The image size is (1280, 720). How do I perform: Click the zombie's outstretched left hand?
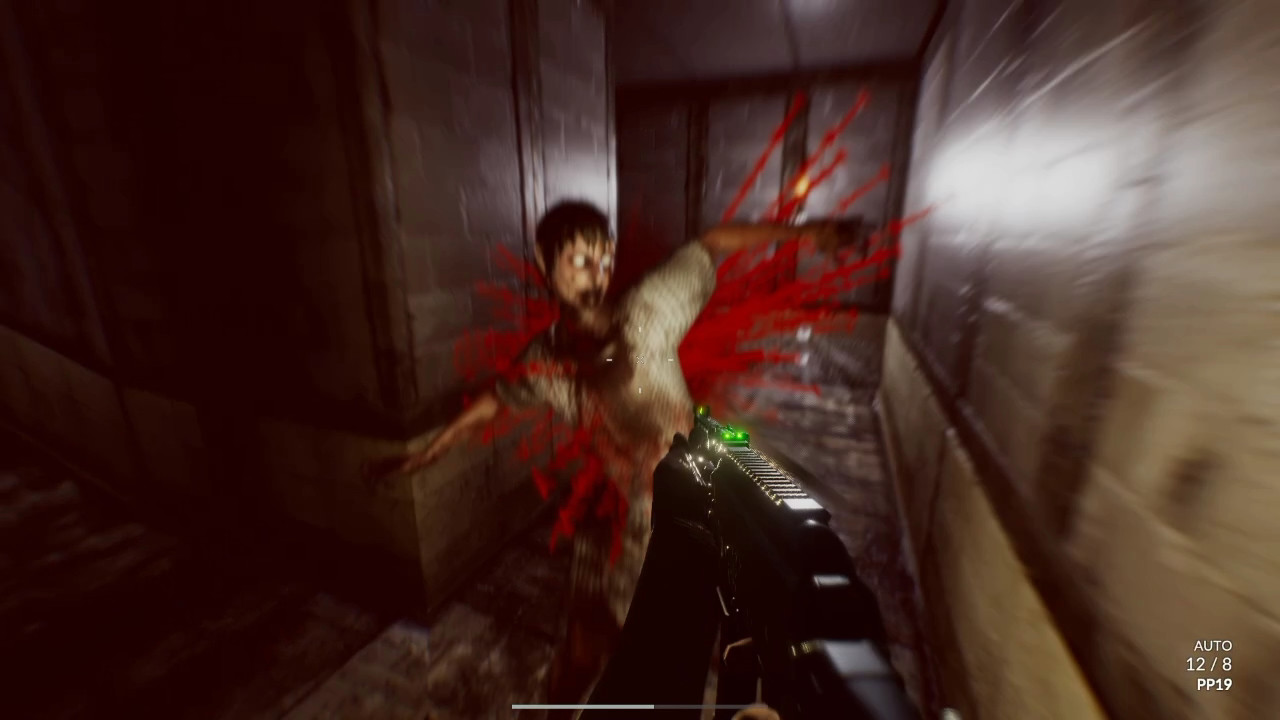click(x=415, y=460)
